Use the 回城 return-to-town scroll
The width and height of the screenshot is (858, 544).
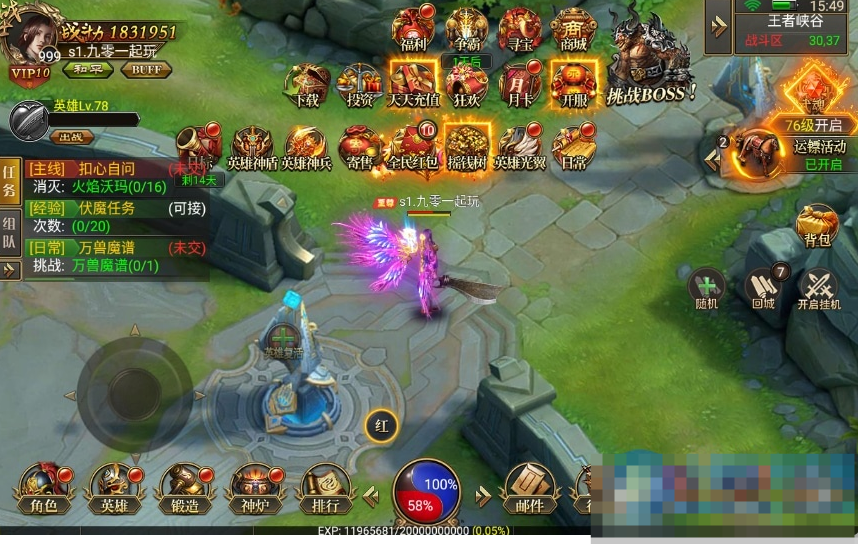(x=765, y=289)
